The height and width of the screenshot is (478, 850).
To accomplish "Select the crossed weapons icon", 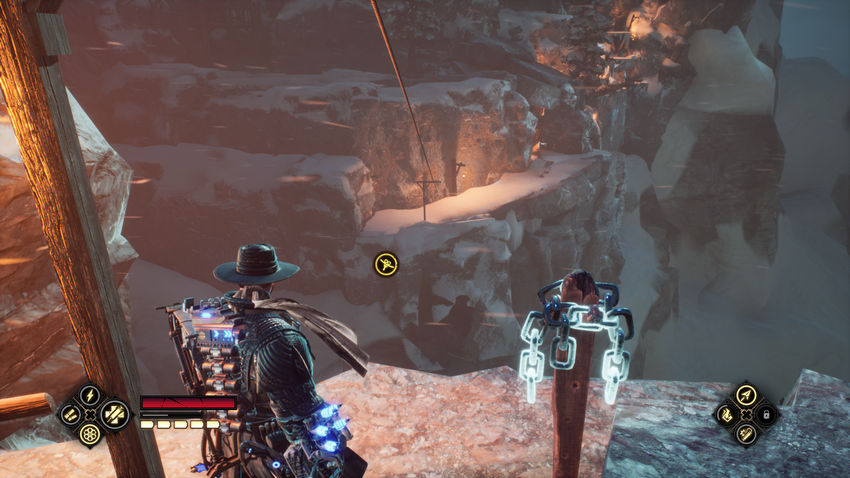I will 115,414.
